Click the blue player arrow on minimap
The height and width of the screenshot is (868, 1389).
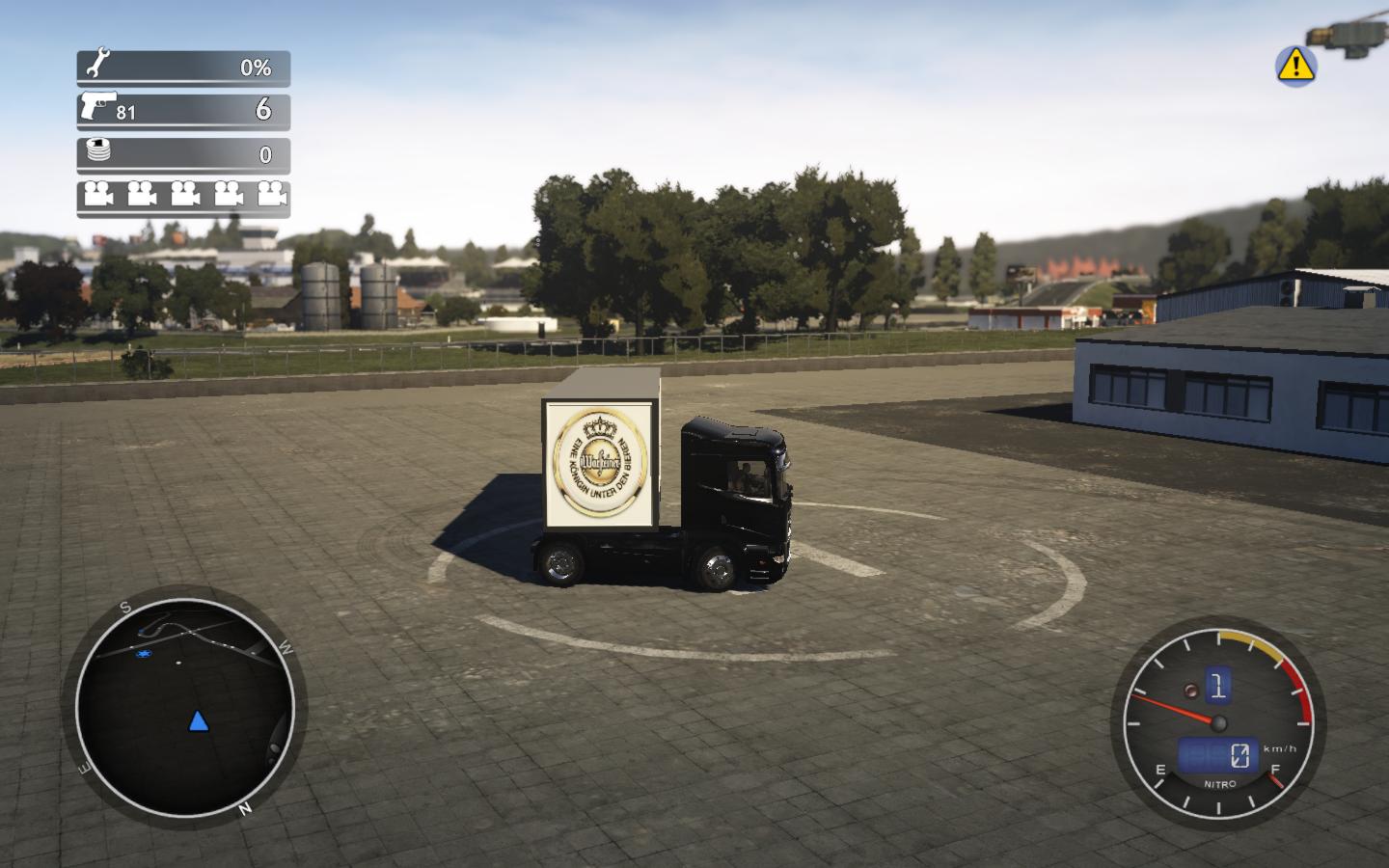198,721
